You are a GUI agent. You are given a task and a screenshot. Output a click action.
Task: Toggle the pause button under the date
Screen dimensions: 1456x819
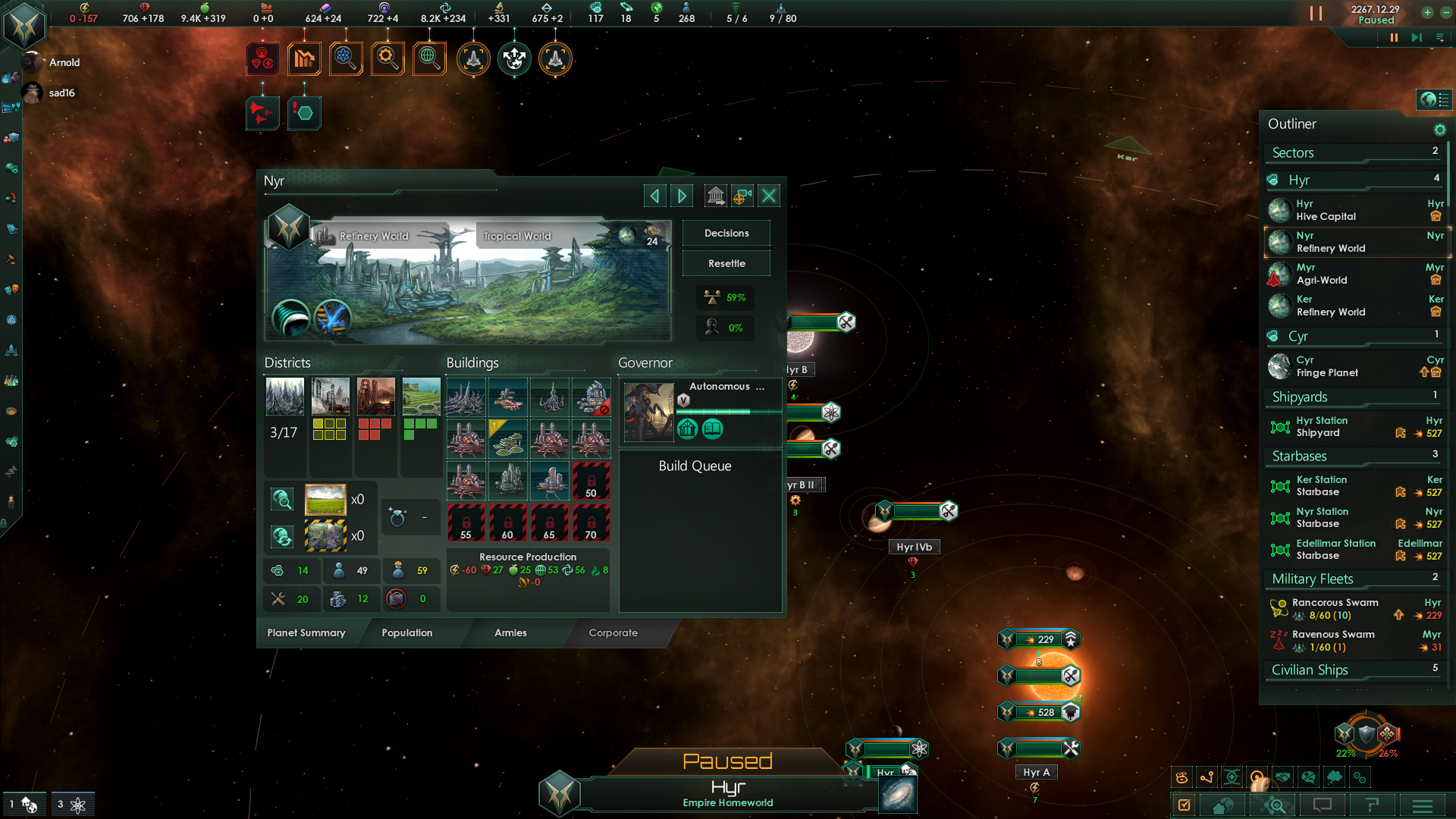1393,37
